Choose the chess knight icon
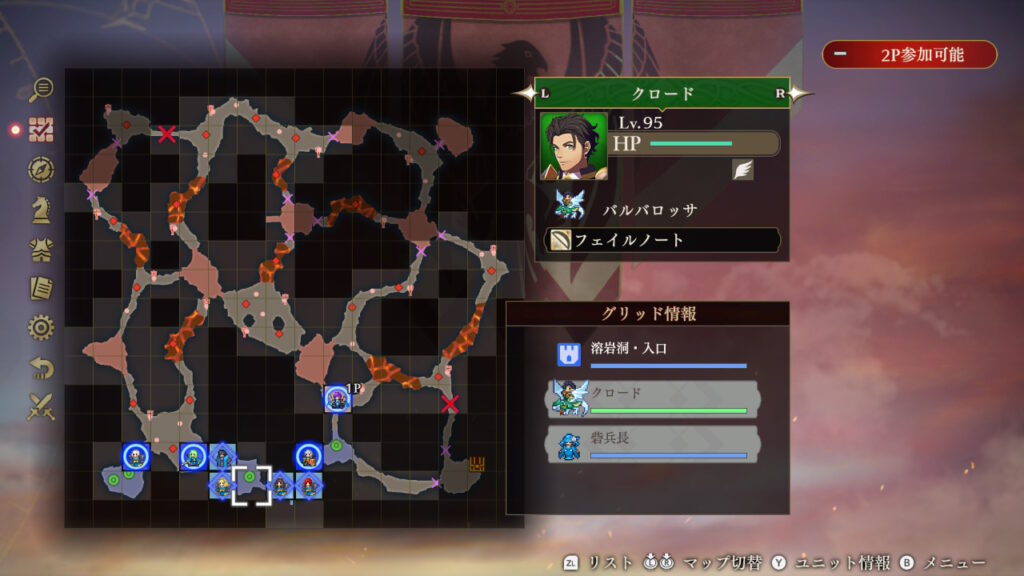Image resolution: width=1024 pixels, height=576 pixels. point(41,208)
